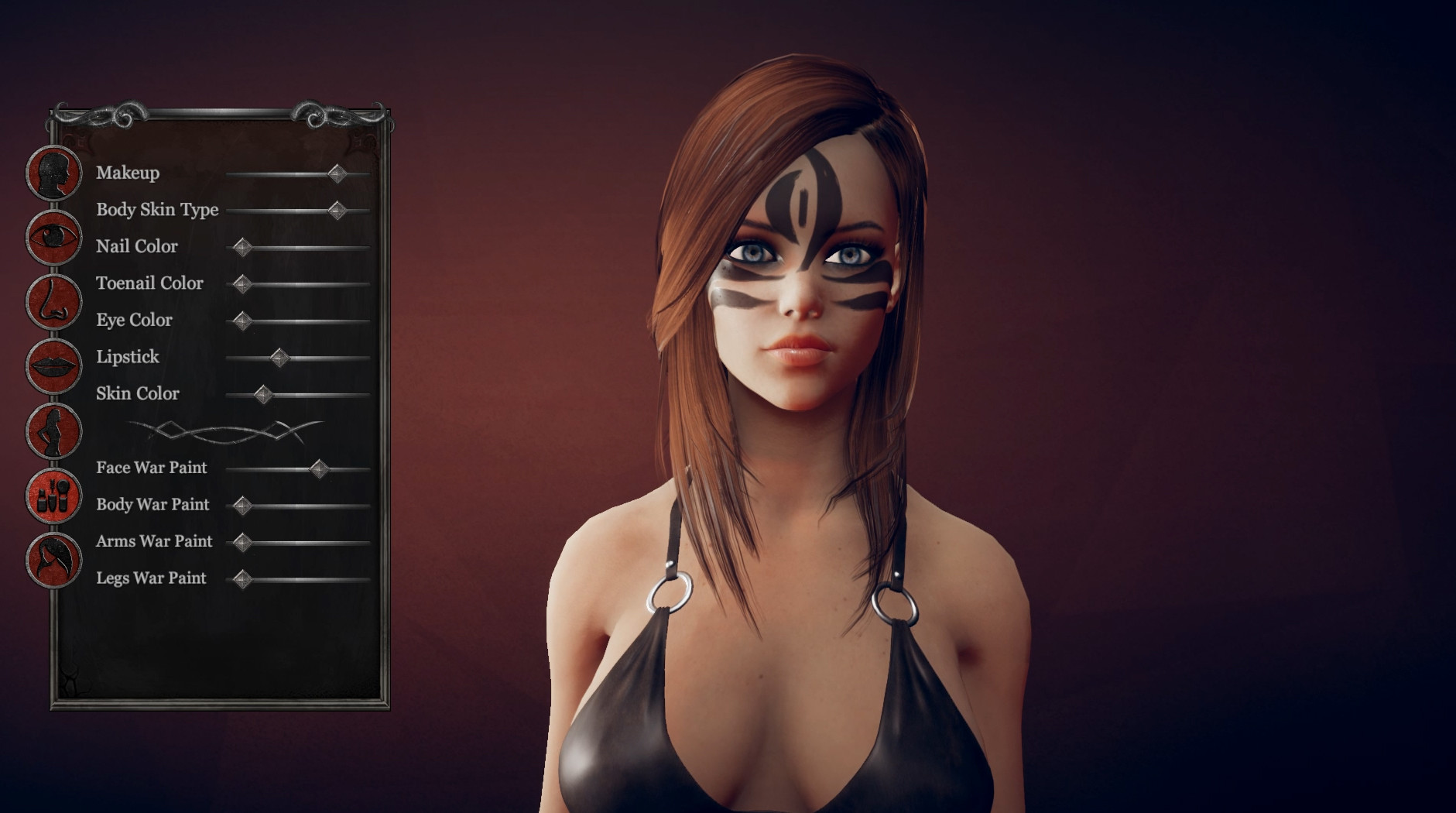Click the Makeup slider handle
Screen dimensions: 1456x813
tap(338, 173)
